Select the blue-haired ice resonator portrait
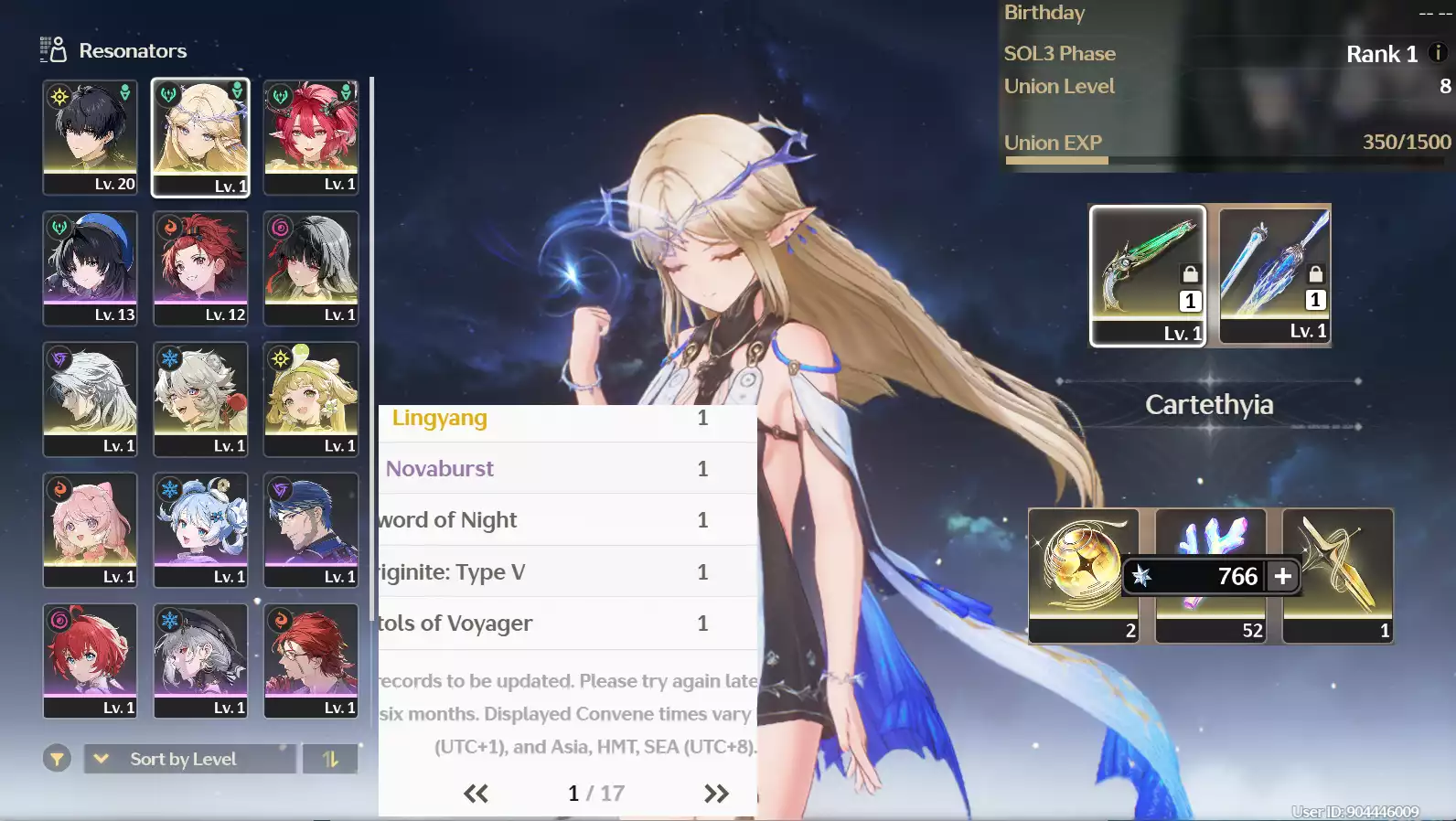The height and width of the screenshot is (821, 1456). pyautogui.click(x=200, y=529)
